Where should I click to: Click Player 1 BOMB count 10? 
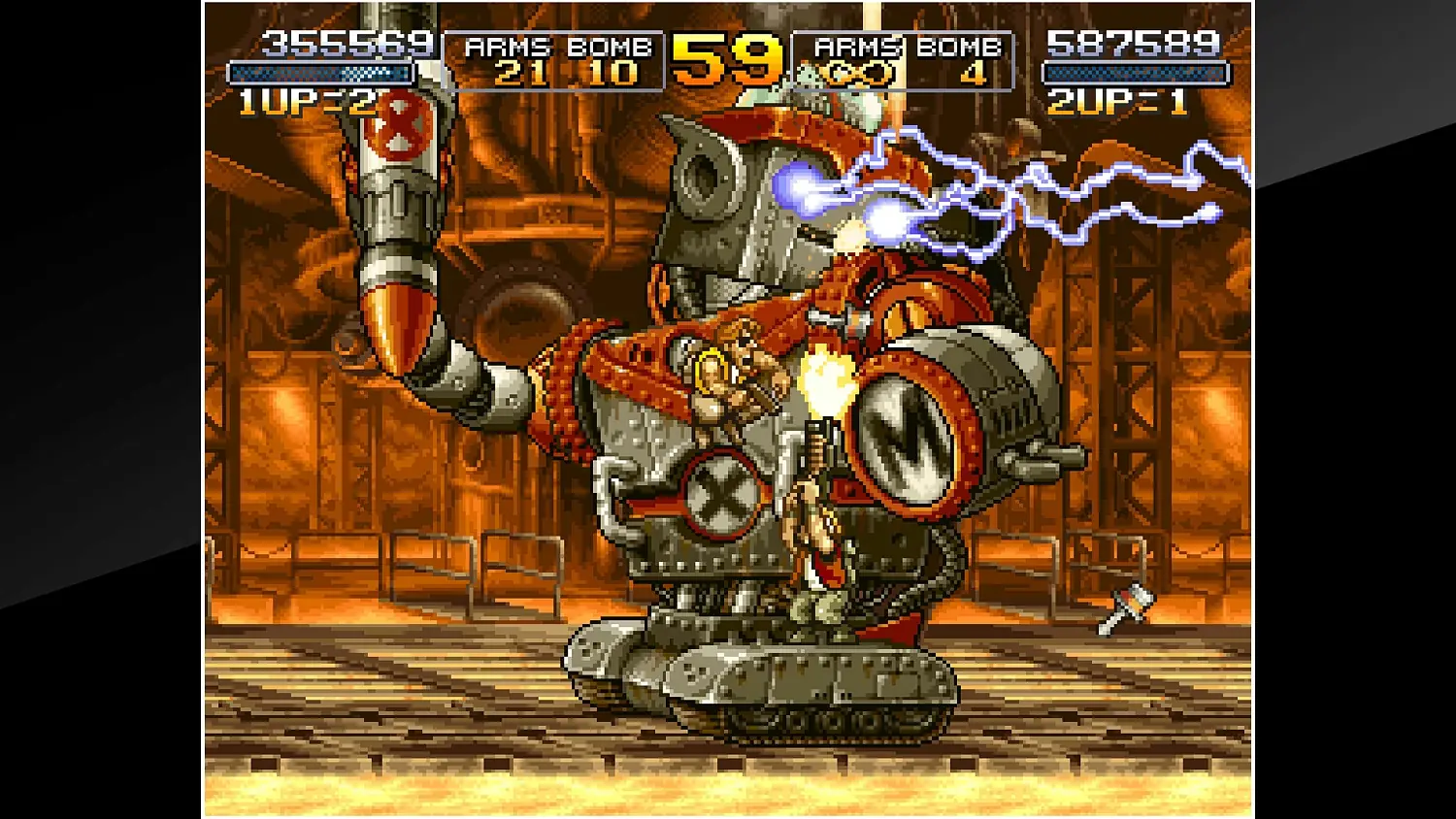612,73
